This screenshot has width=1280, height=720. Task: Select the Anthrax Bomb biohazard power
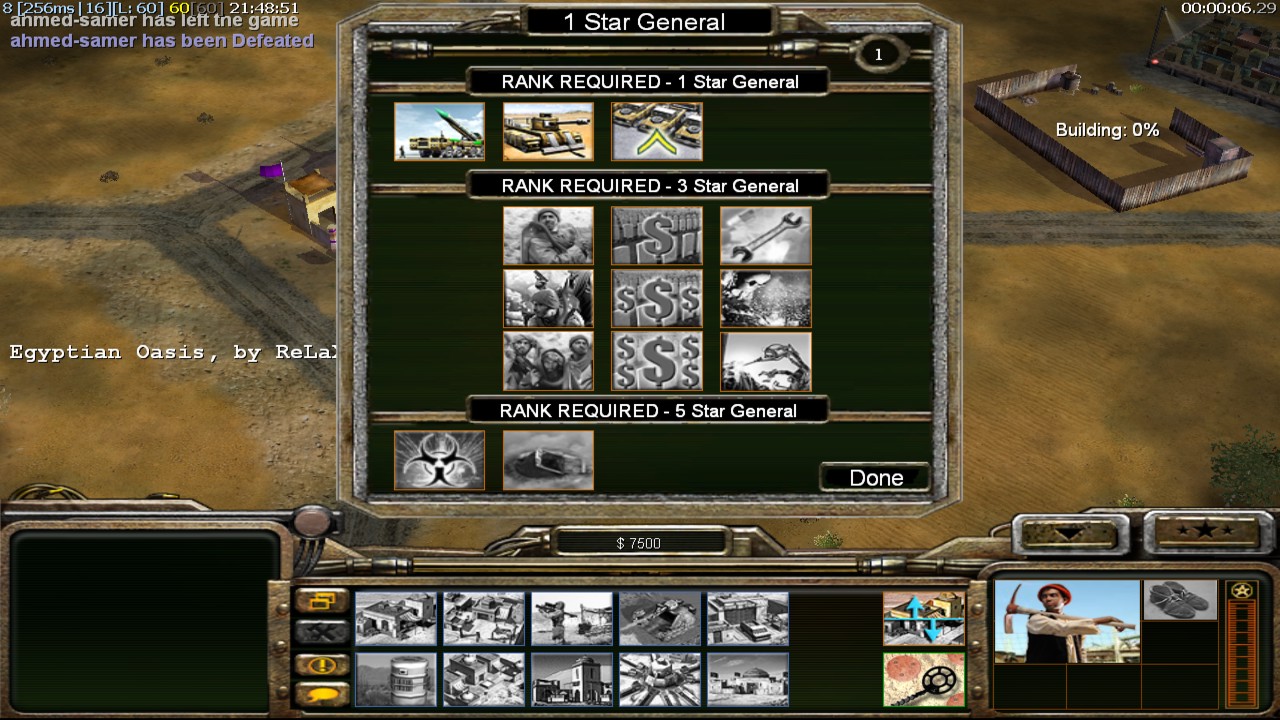click(439, 460)
